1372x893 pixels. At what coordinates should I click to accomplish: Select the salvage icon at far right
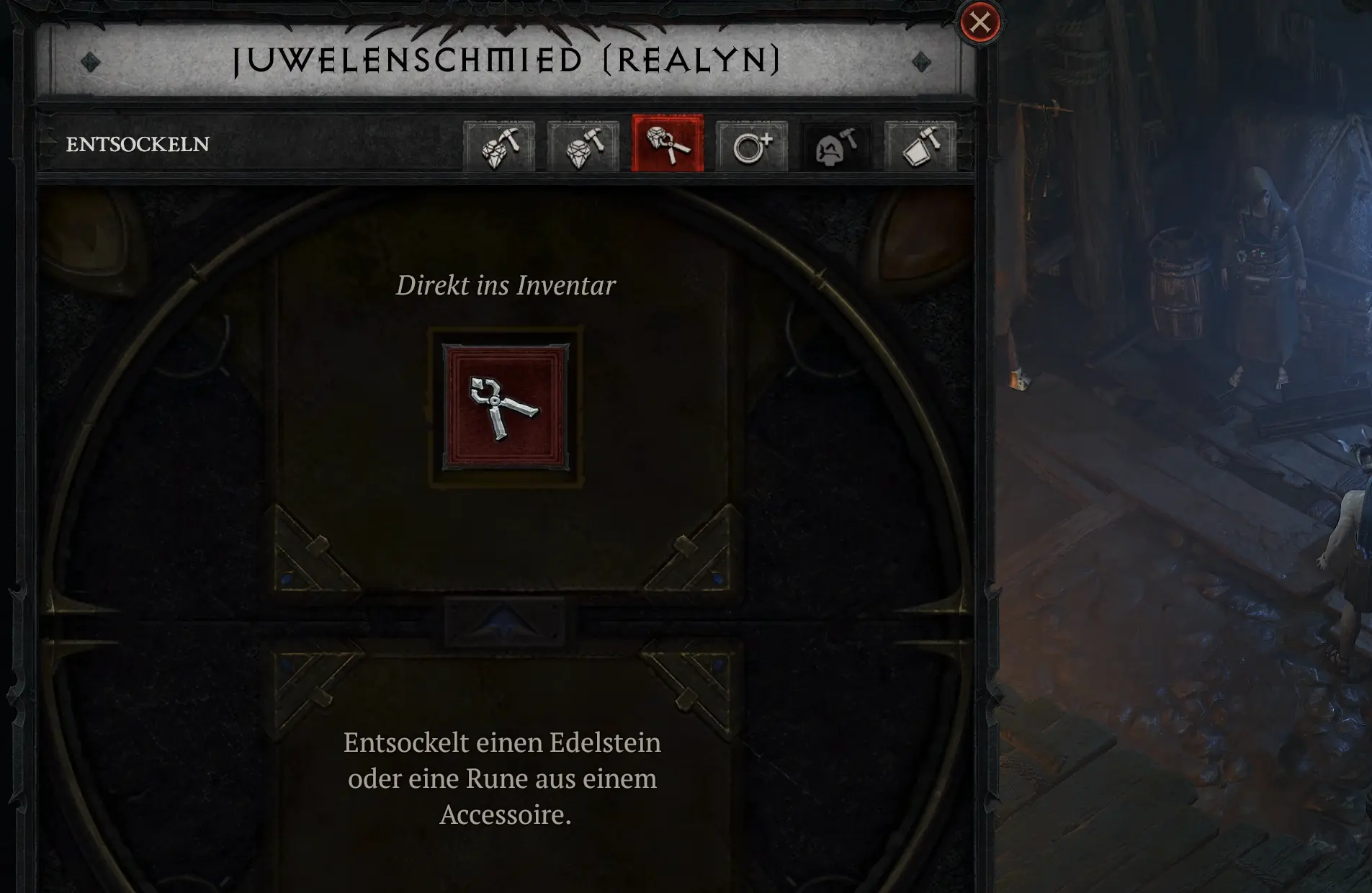(x=919, y=145)
